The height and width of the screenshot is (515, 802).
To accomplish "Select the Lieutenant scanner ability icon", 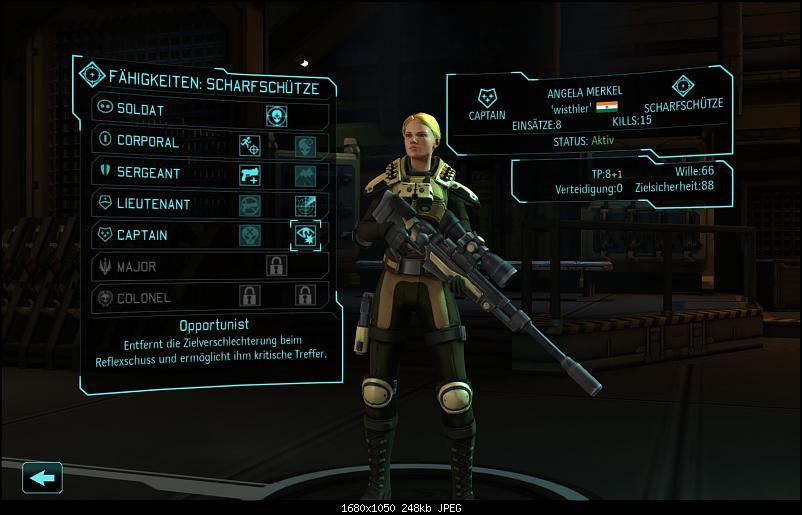I will pos(305,205).
